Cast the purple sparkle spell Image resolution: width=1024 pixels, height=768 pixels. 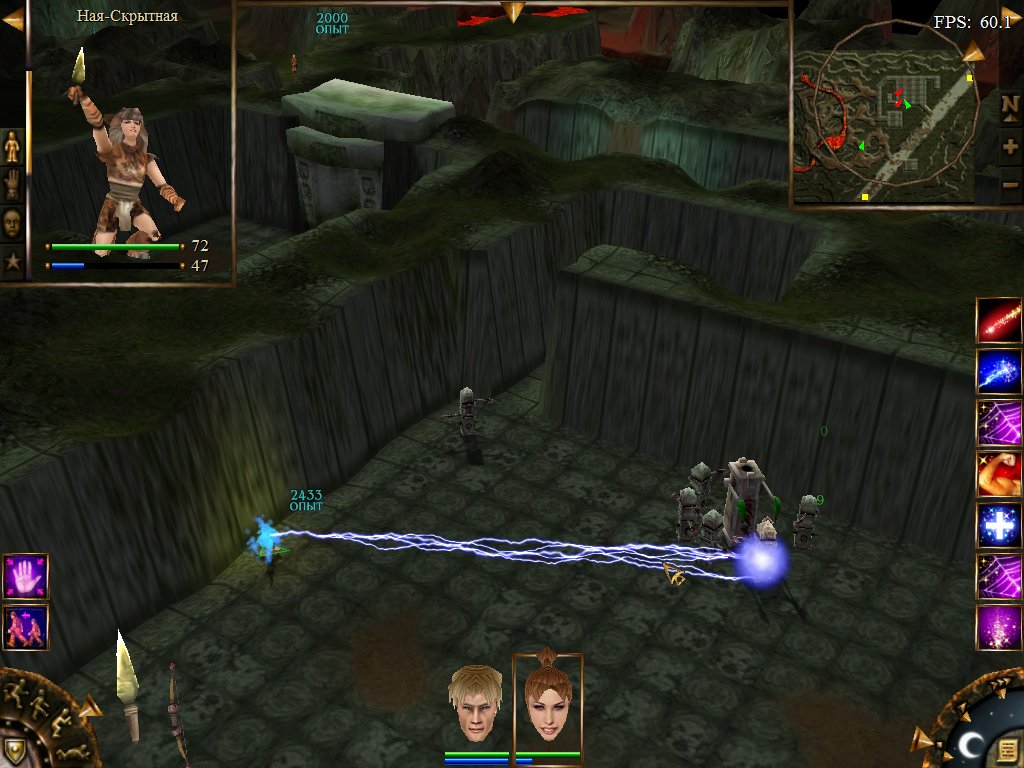tap(999, 628)
